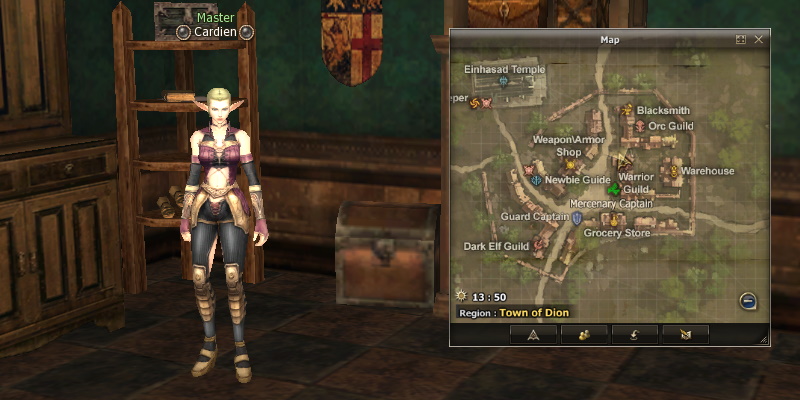Close the Map window

pyautogui.click(x=759, y=39)
